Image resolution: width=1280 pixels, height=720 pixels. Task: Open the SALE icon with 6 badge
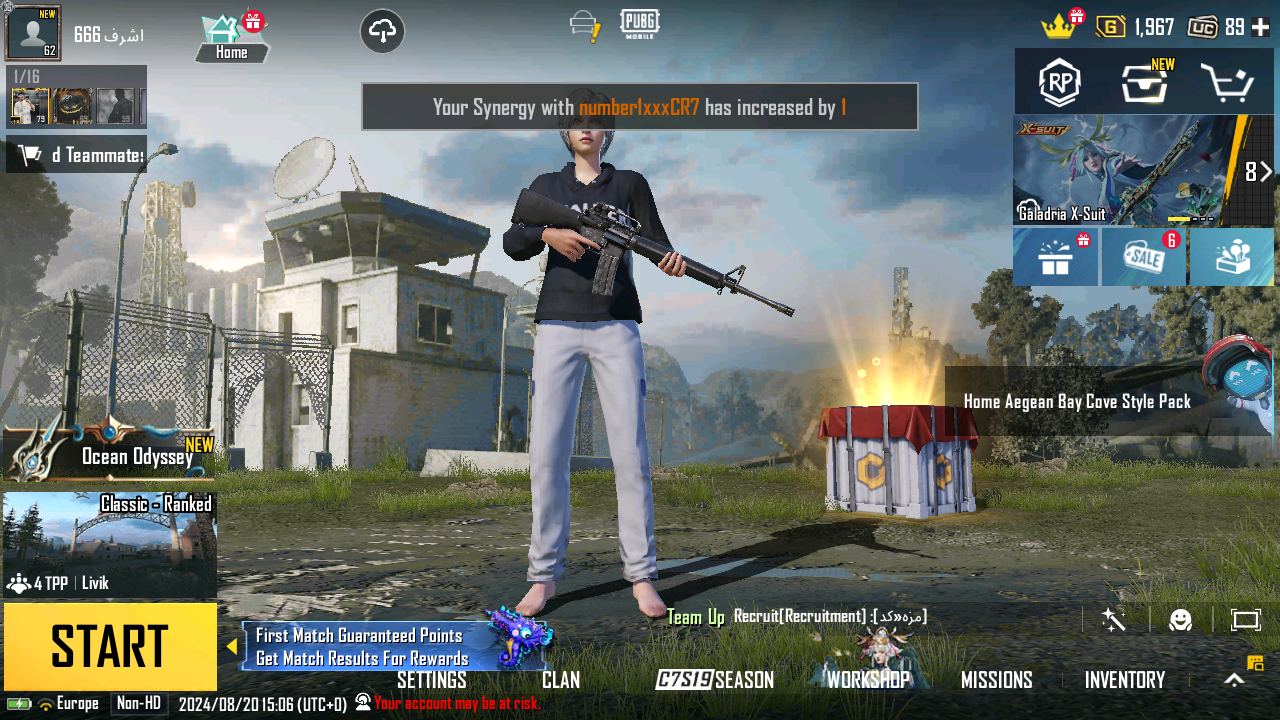(1143, 257)
